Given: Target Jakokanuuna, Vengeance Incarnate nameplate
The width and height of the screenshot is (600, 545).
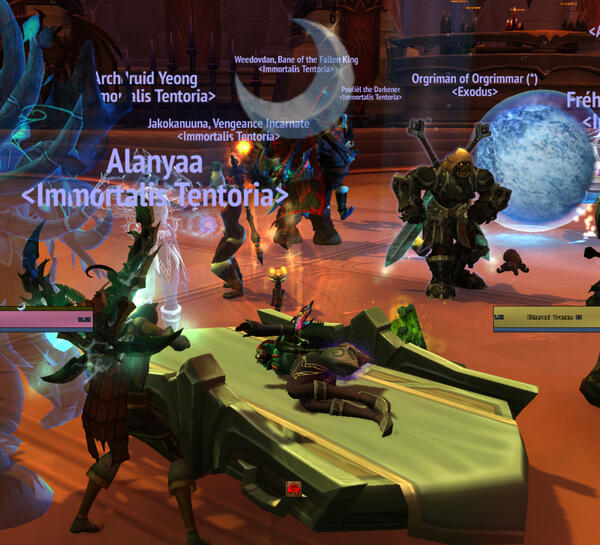Looking at the screenshot, I should [228, 123].
